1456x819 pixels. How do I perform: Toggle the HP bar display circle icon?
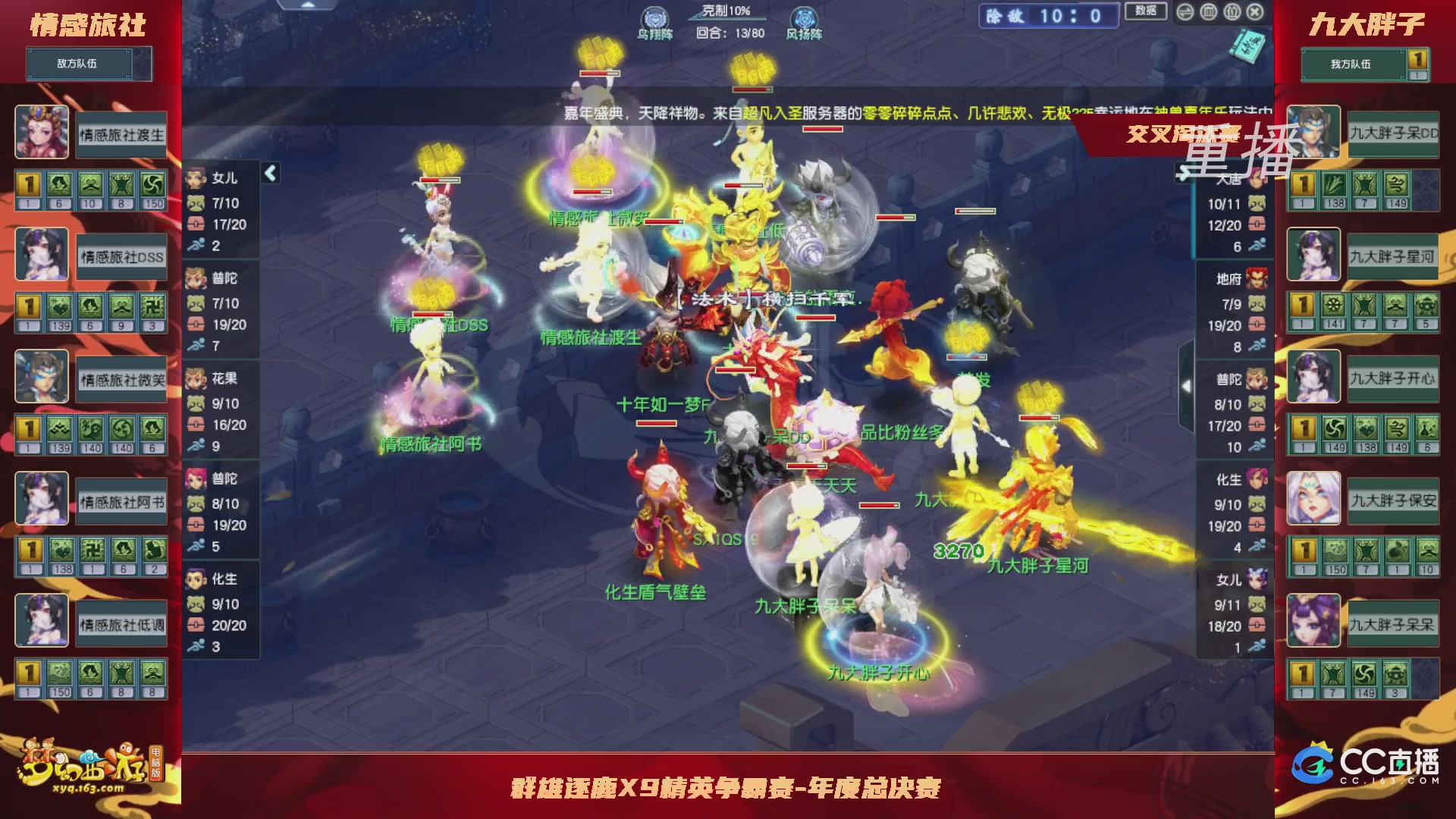(1207, 12)
